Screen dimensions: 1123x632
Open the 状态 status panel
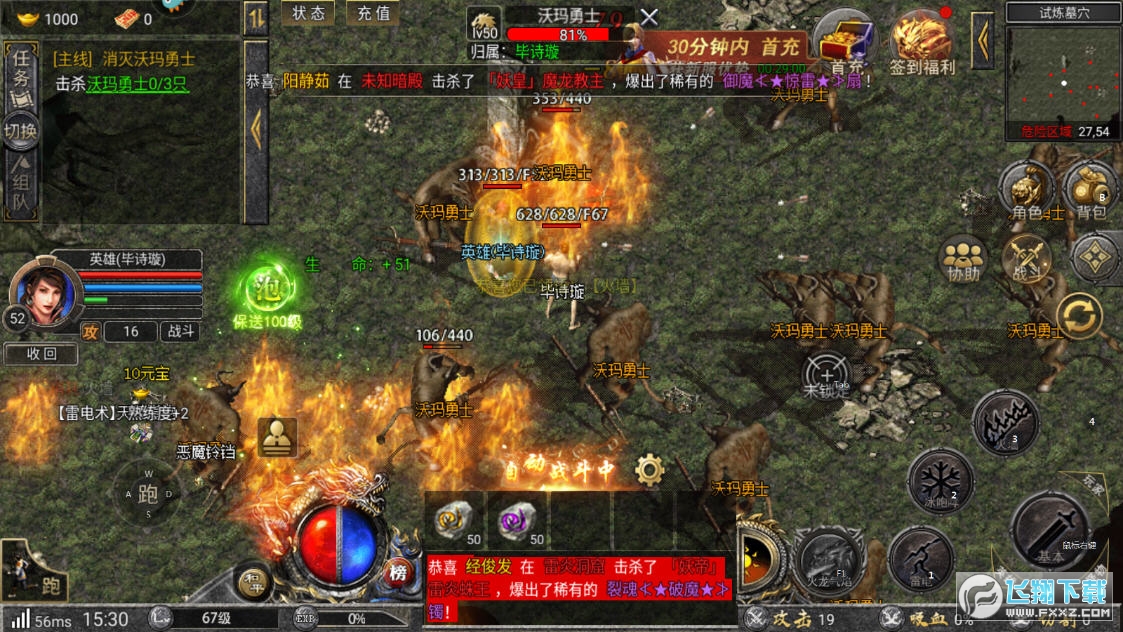308,13
